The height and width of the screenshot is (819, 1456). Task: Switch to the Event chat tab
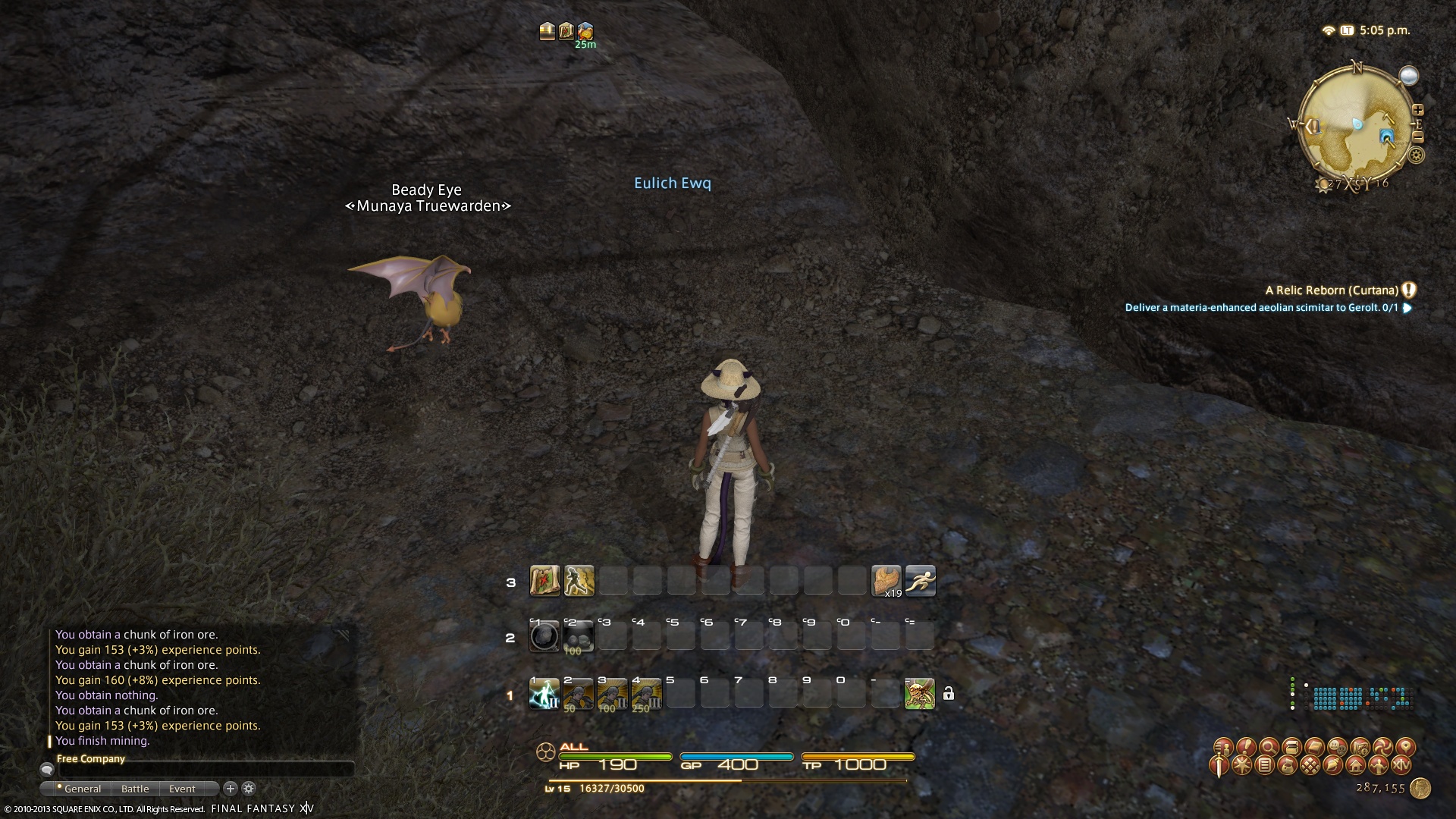coord(182,789)
